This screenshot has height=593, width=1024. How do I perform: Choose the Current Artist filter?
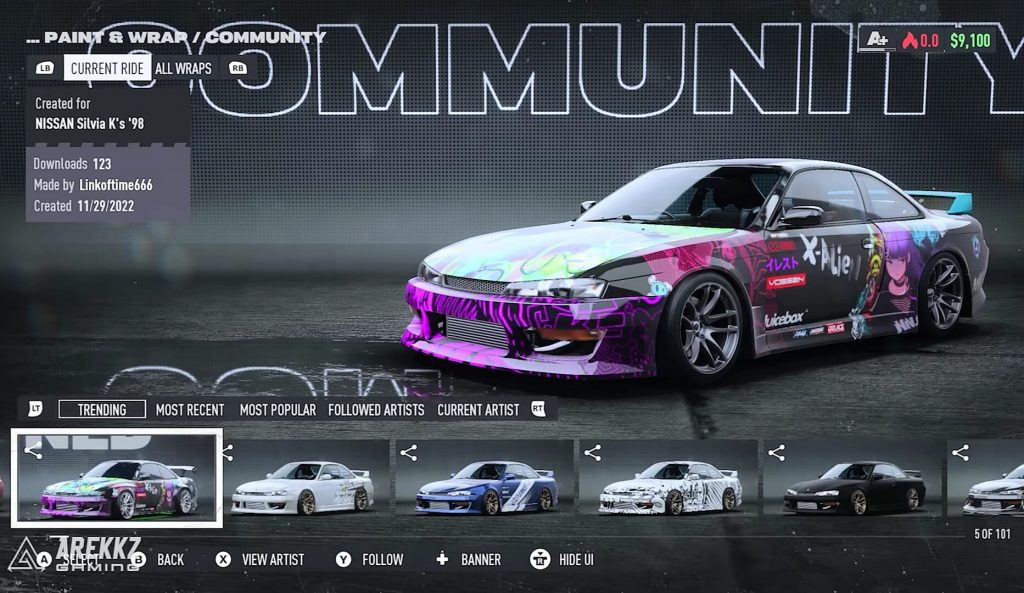click(x=478, y=409)
